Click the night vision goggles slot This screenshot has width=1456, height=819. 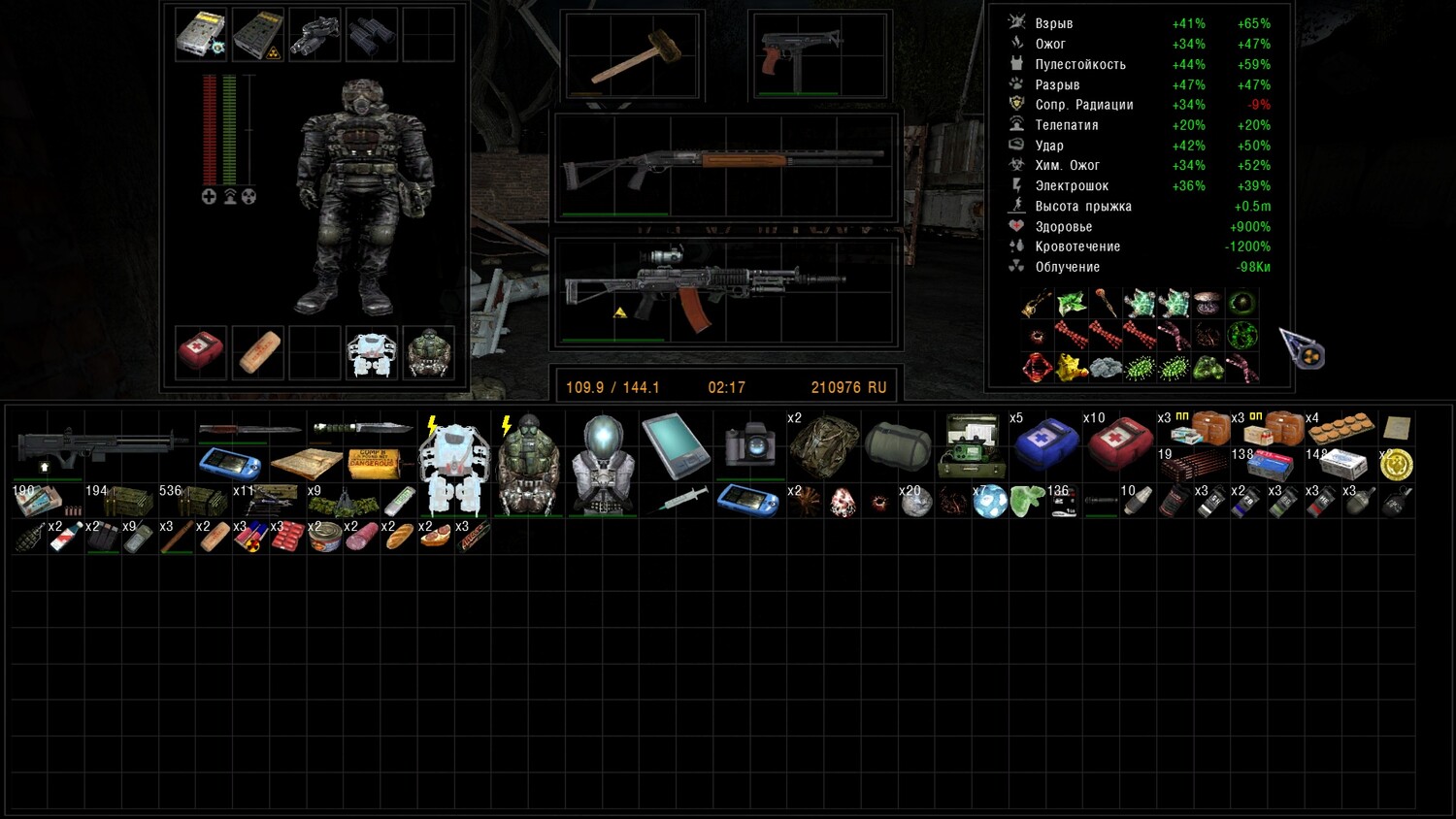314,33
